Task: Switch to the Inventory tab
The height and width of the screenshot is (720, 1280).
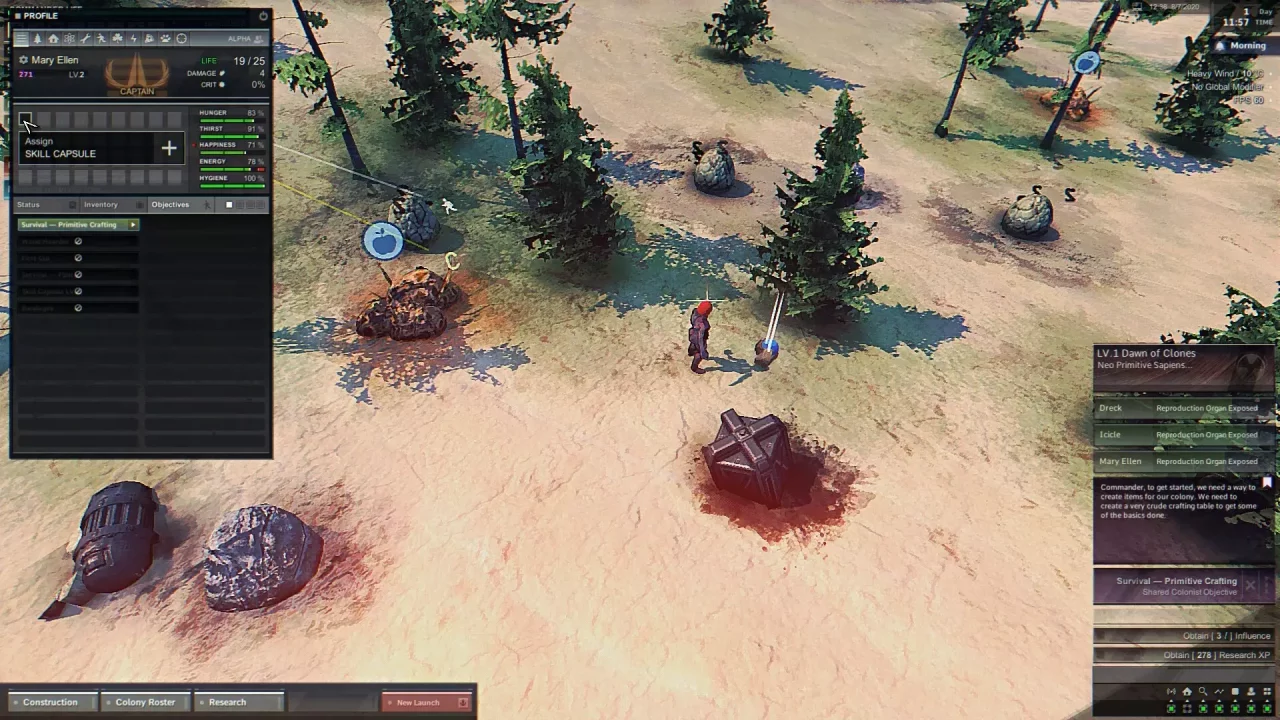Action: tap(100, 205)
